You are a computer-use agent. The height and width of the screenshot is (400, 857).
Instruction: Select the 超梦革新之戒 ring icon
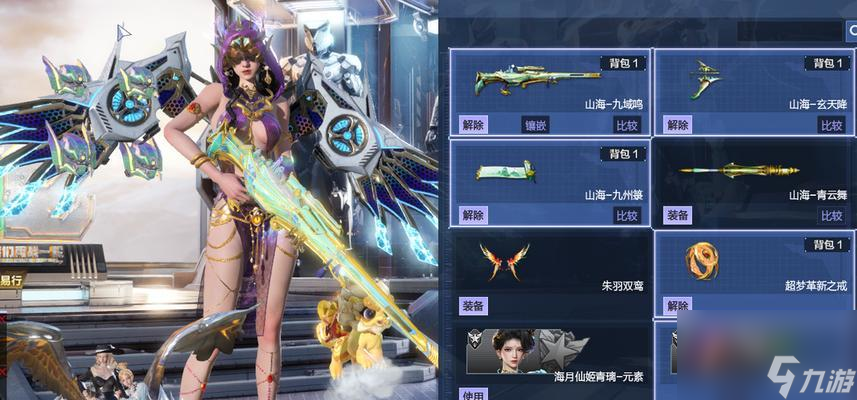(x=703, y=261)
